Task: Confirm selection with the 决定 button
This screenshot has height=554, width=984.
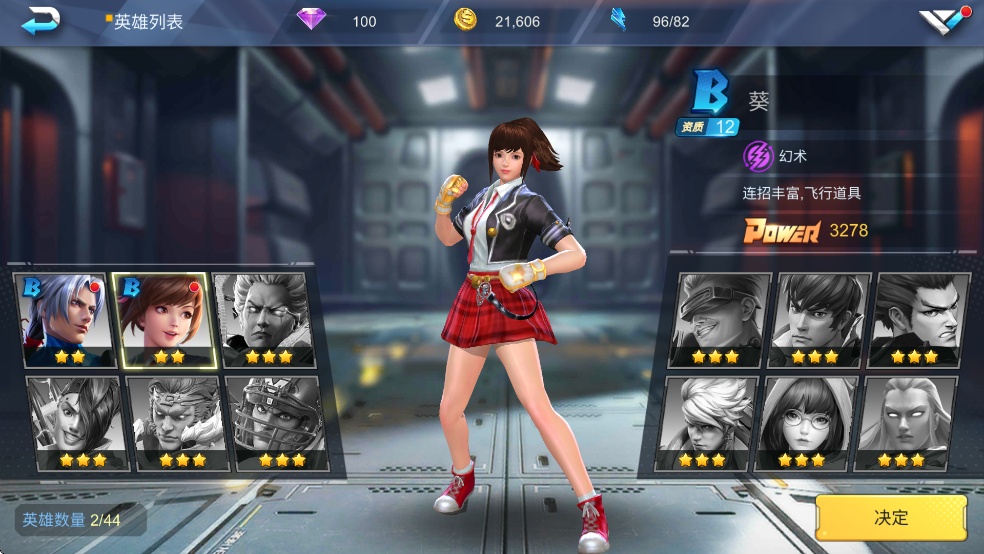Action: click(891, 517)
